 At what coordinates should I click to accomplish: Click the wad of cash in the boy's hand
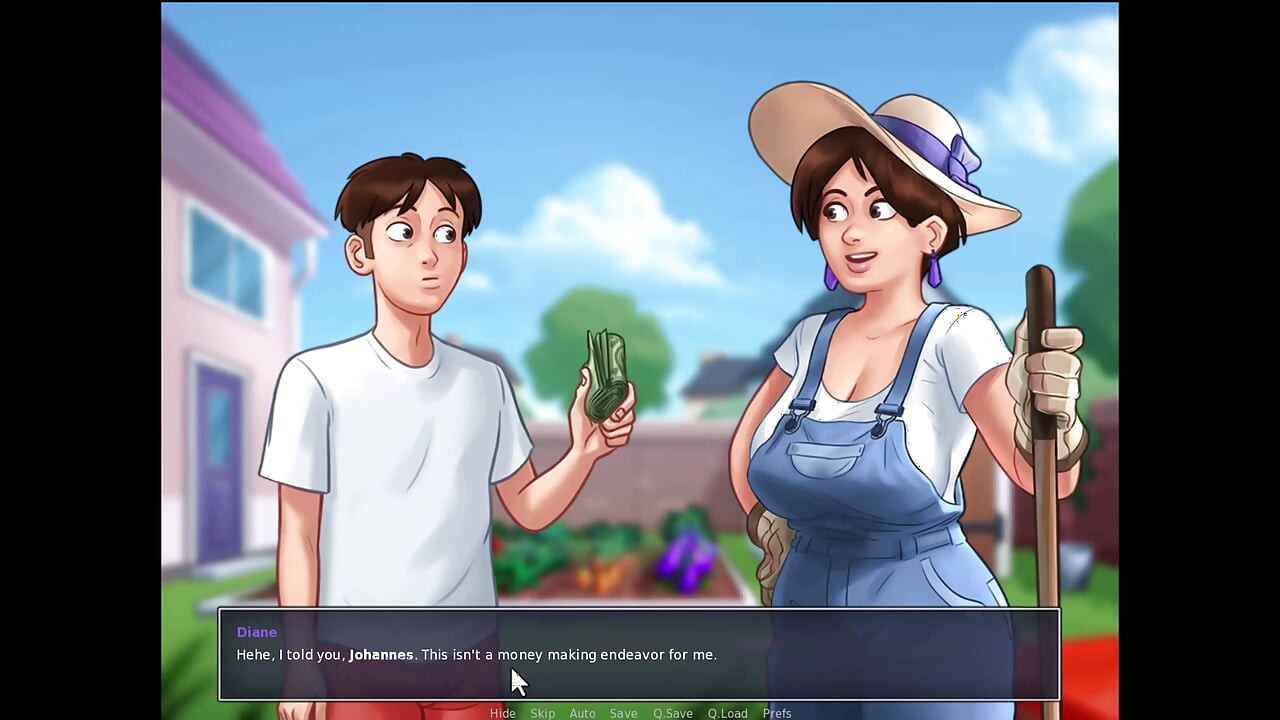(605, 370)
